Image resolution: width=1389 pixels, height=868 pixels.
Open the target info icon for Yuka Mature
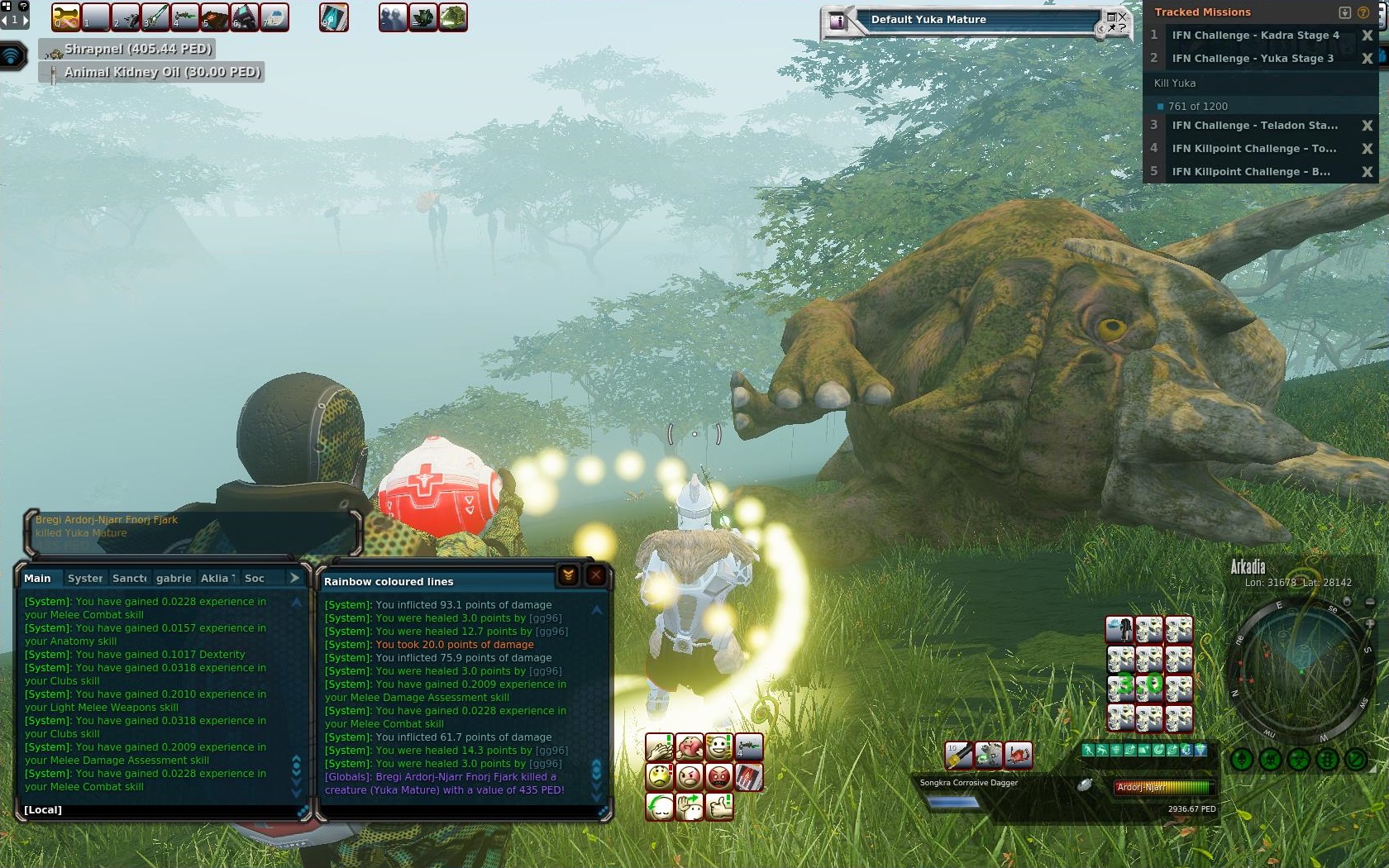pos(838,21)
